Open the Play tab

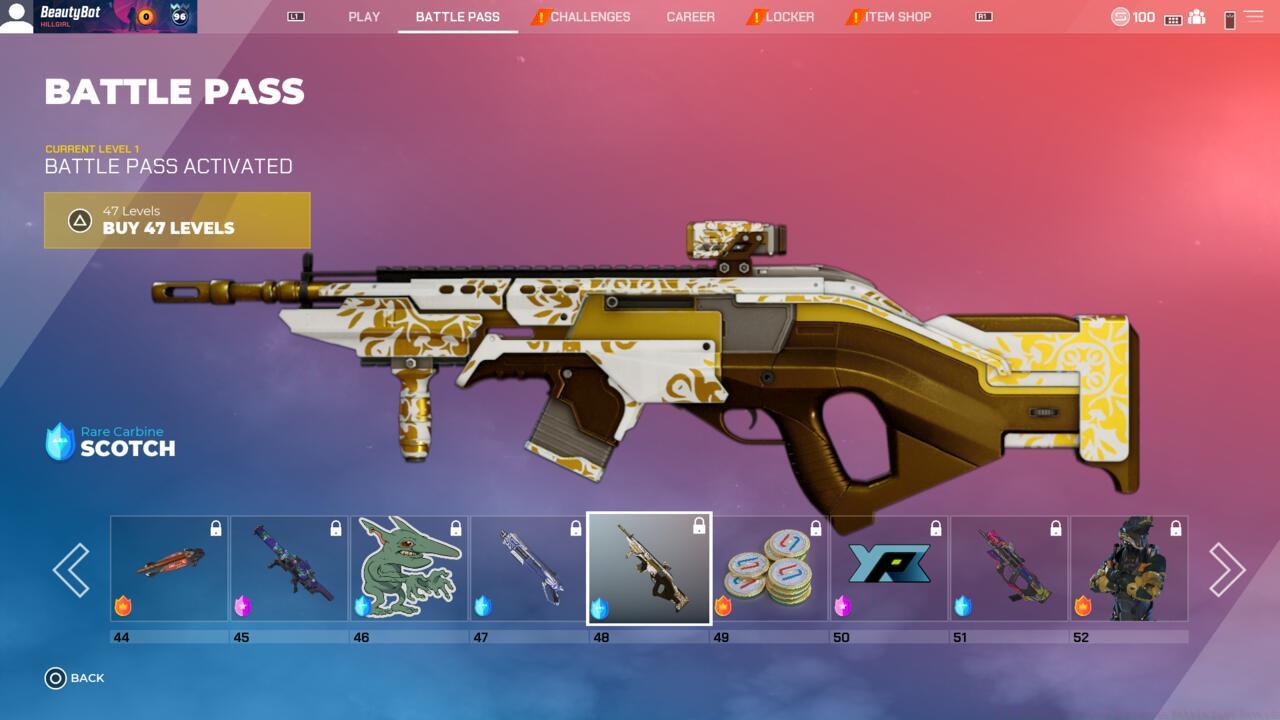(x=364, y=17)
